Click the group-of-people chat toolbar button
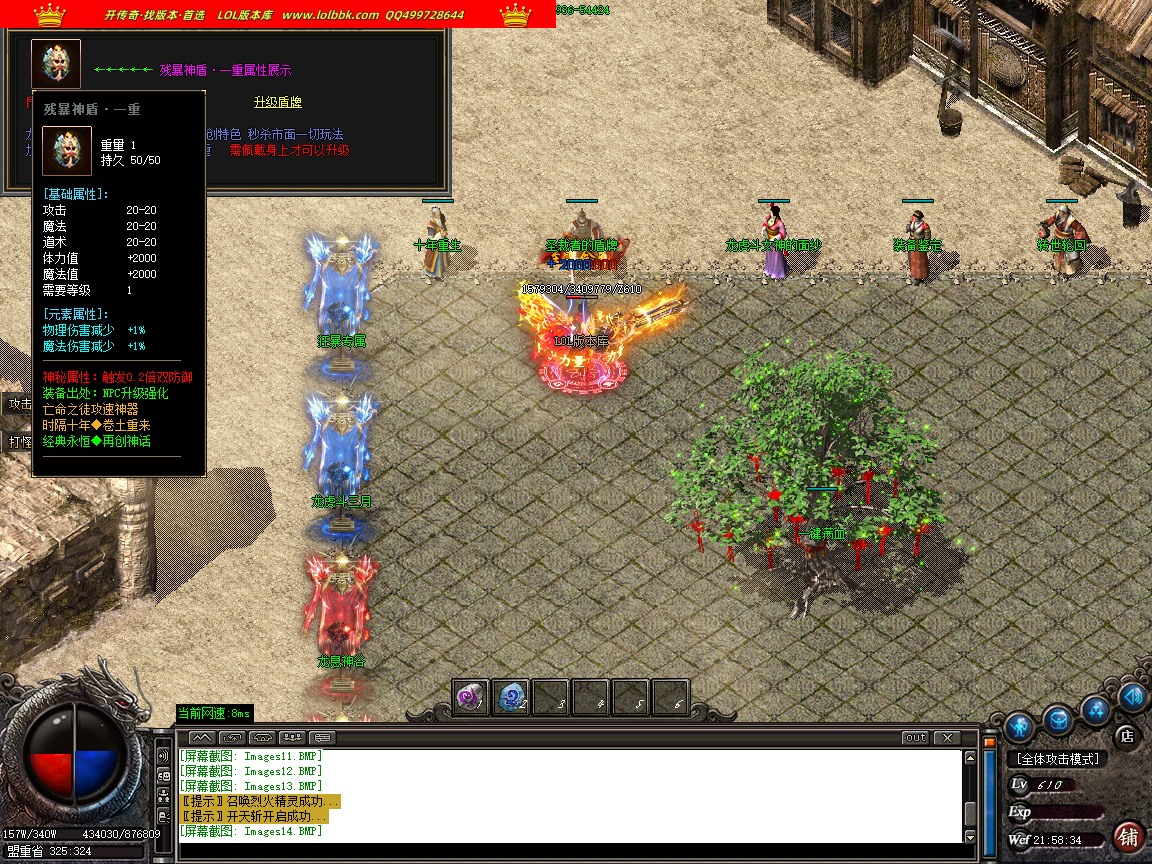 click(293, 738)
